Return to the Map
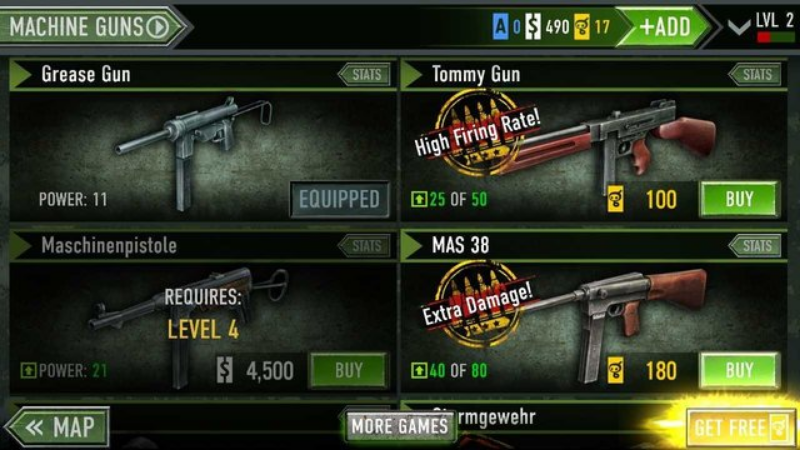Image resolution: width=800 pixels, height=450 pixels. click(60, 428)
